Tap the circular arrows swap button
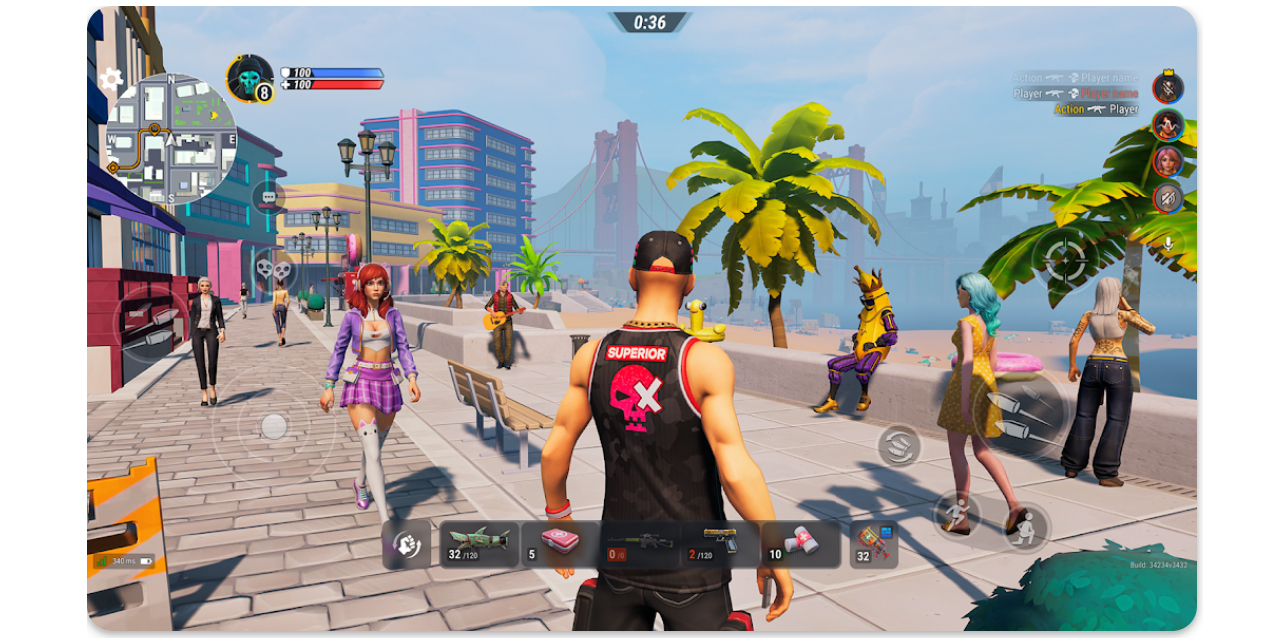Viewport: 1280px width, 640px height. [x=898, y=445]
